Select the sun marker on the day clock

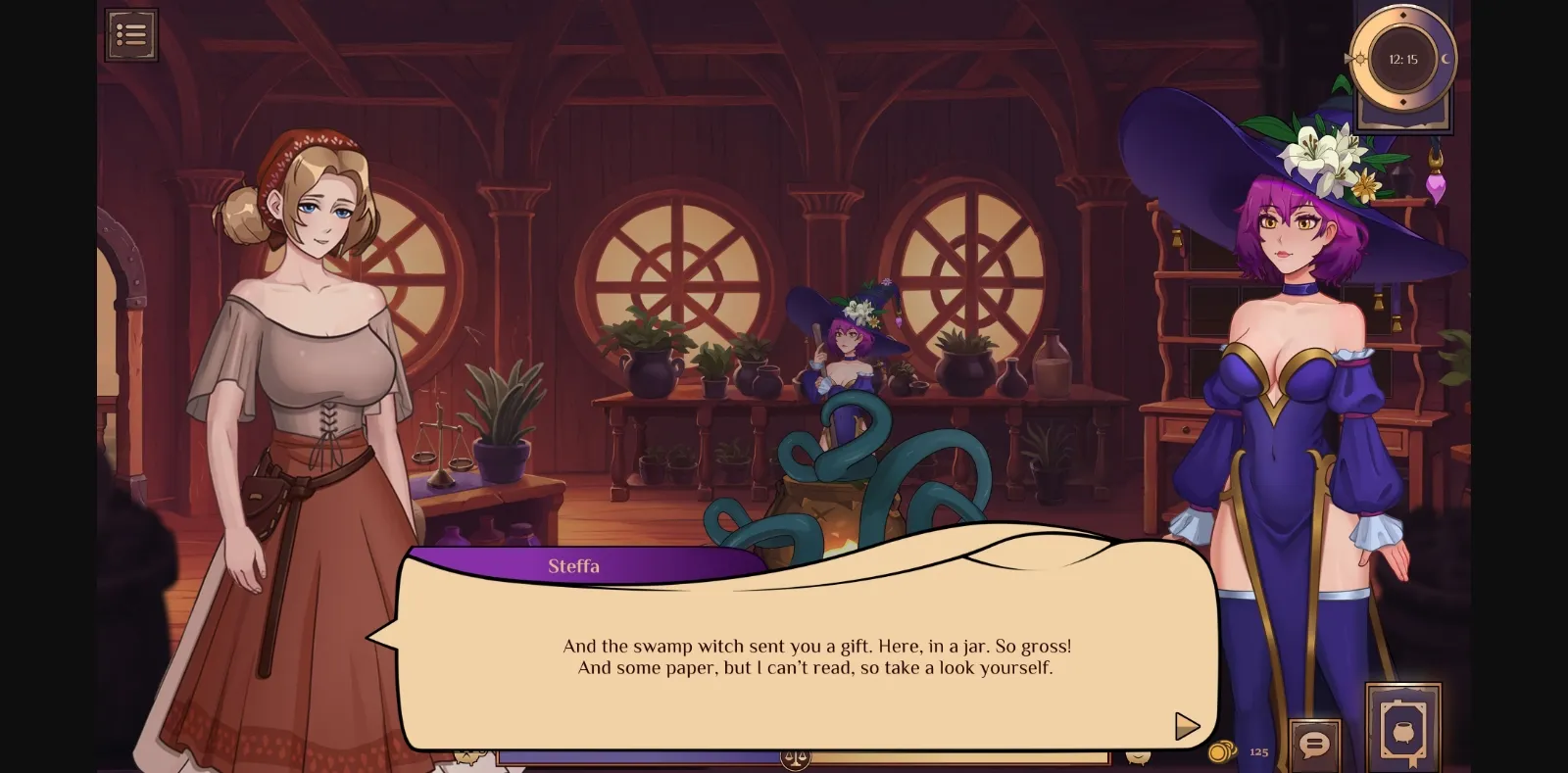click(1358, 59)
